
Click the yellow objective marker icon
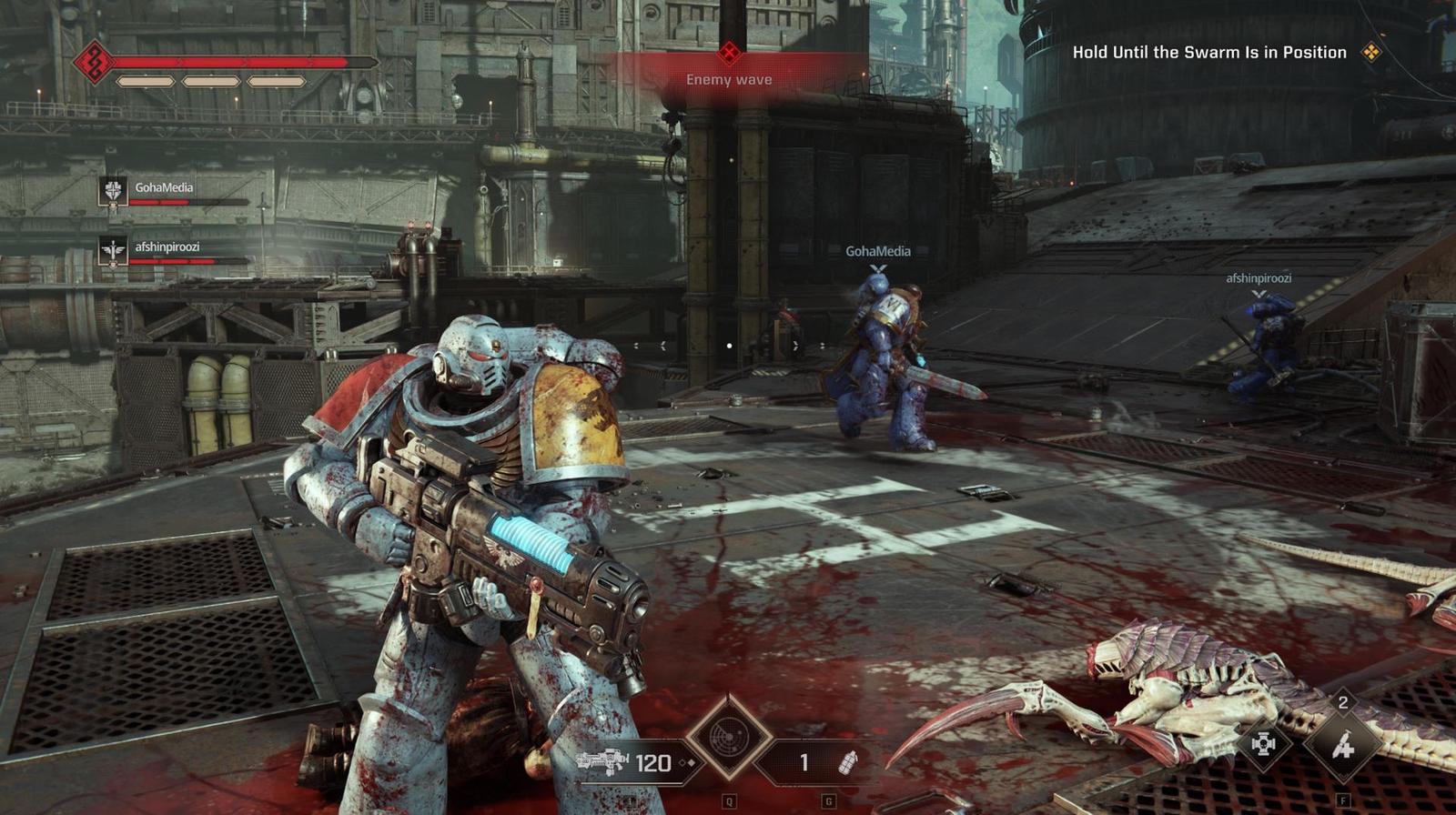1370,53
